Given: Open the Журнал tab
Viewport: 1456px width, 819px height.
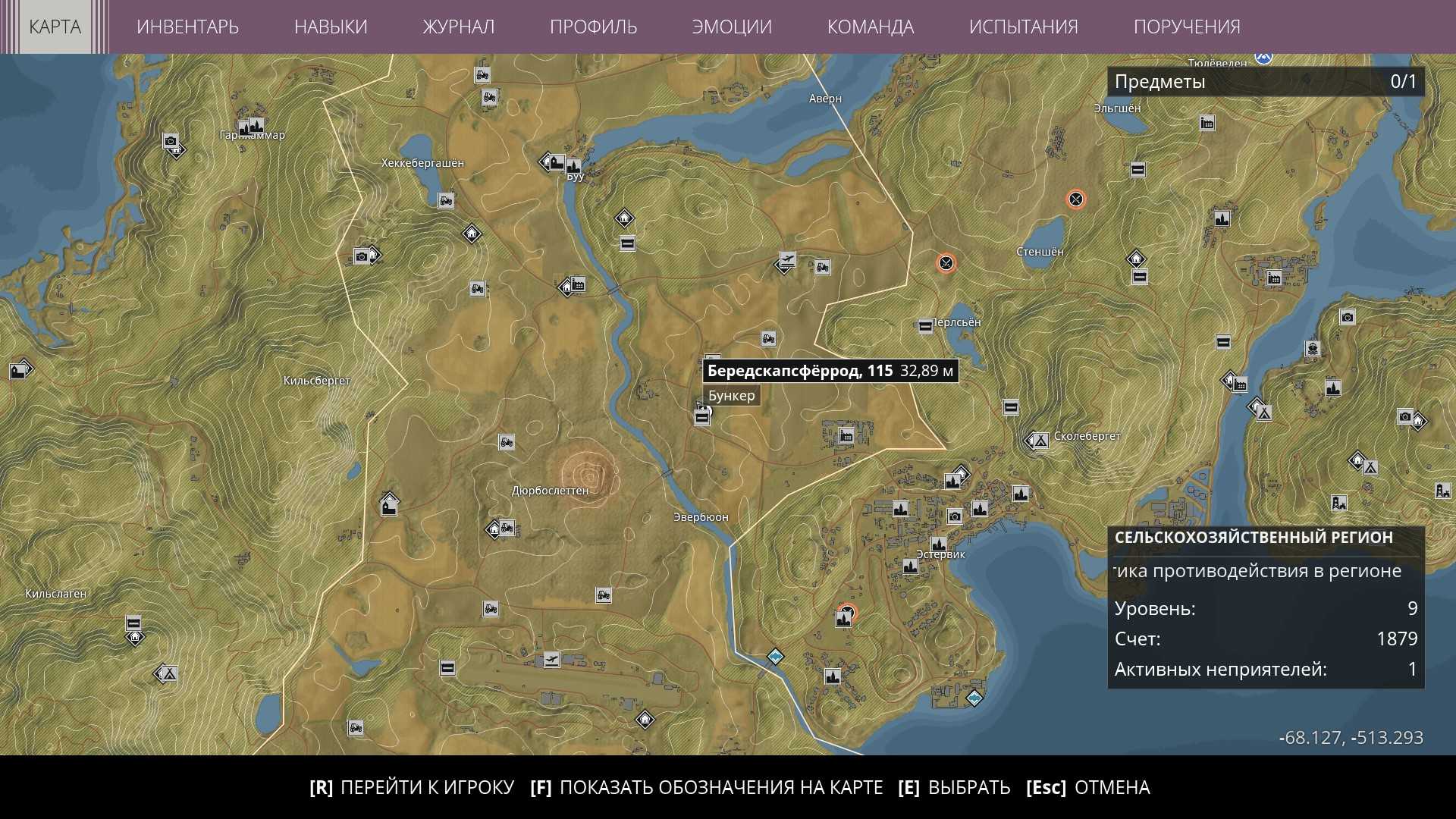Looking at the screenshot, I should click(x=458, y=27).
